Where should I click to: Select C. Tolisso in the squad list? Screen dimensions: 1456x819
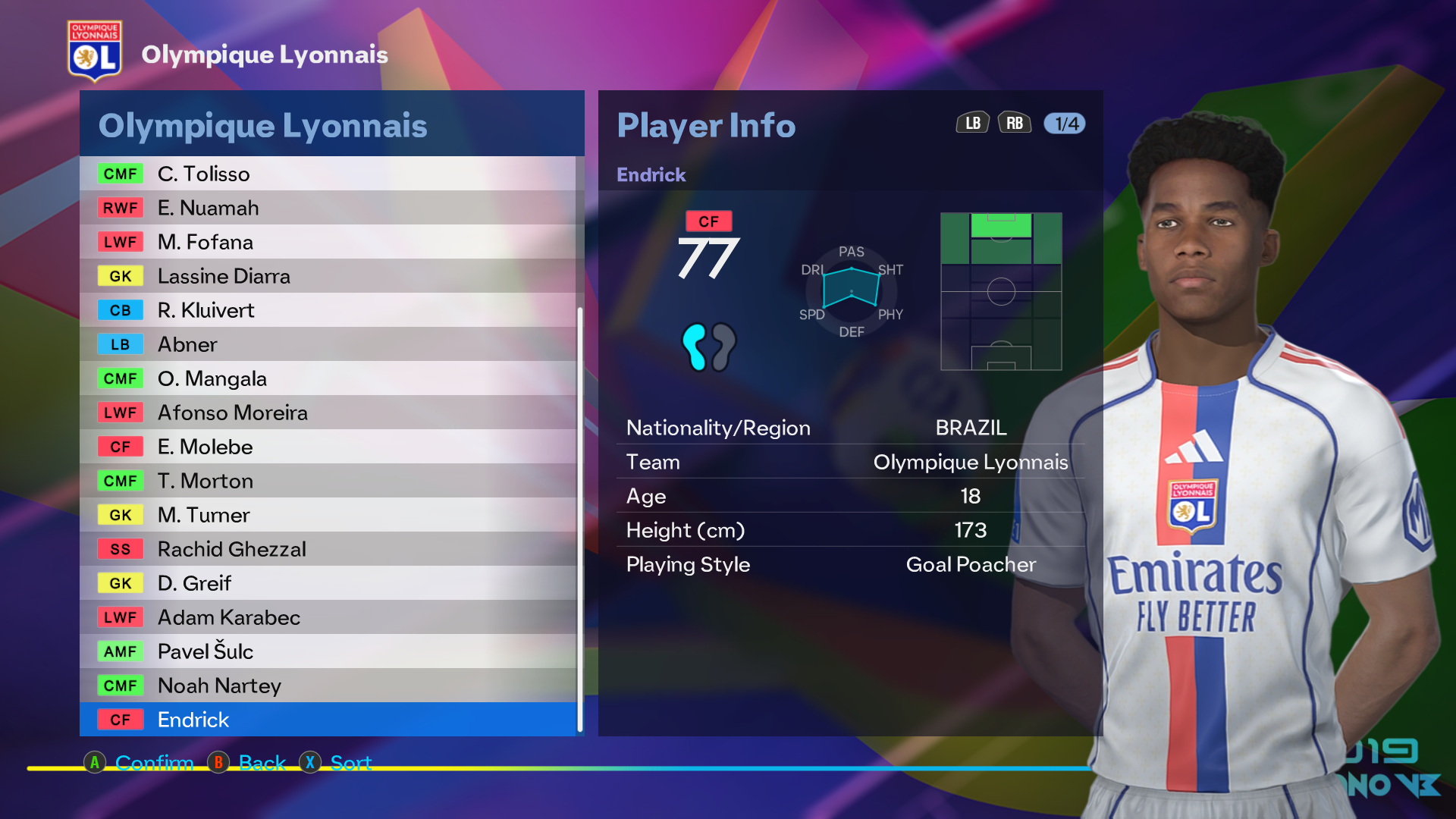[328, 174]
